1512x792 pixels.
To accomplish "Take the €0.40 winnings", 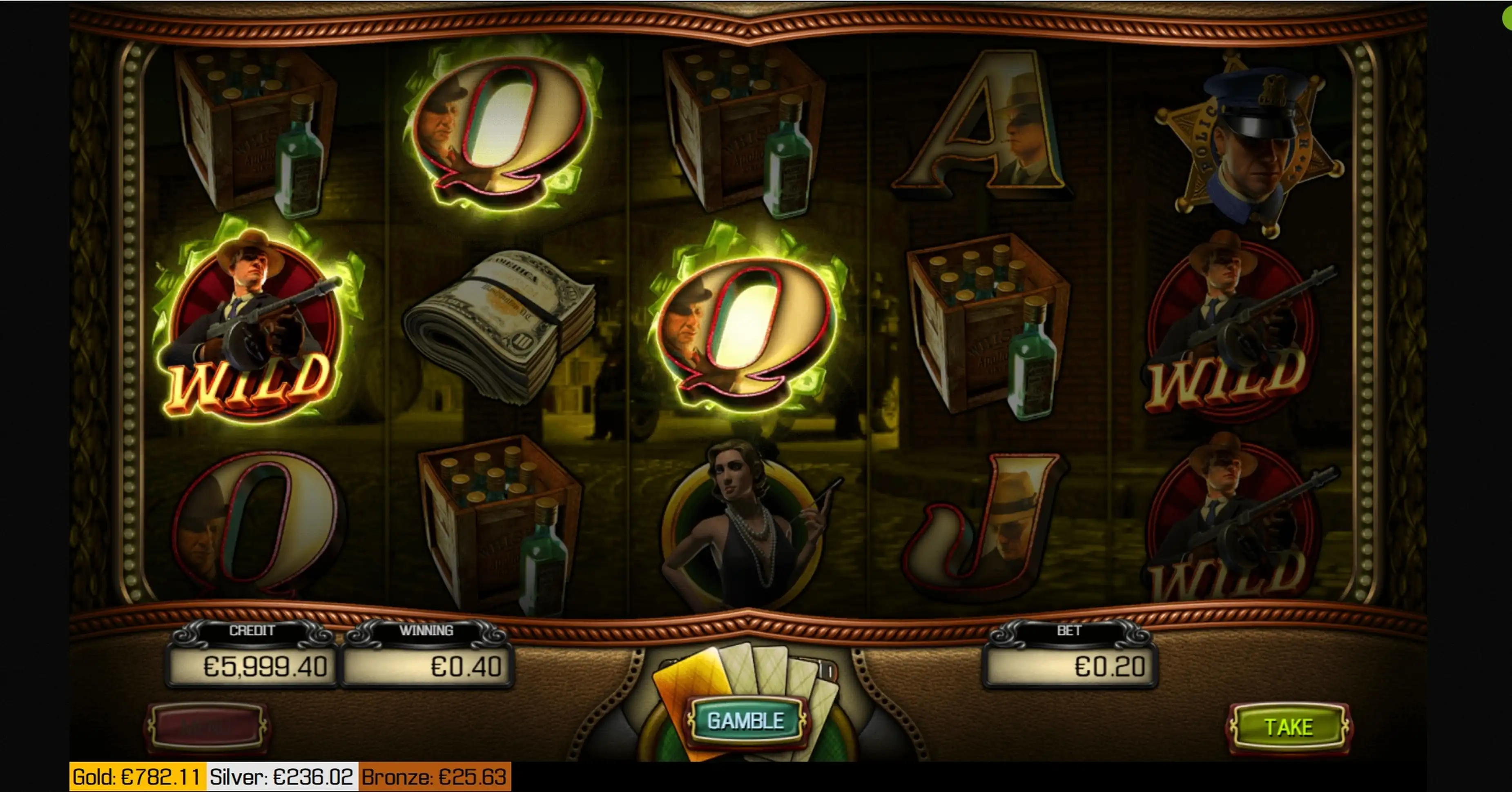I will (x=1288, y=727).
